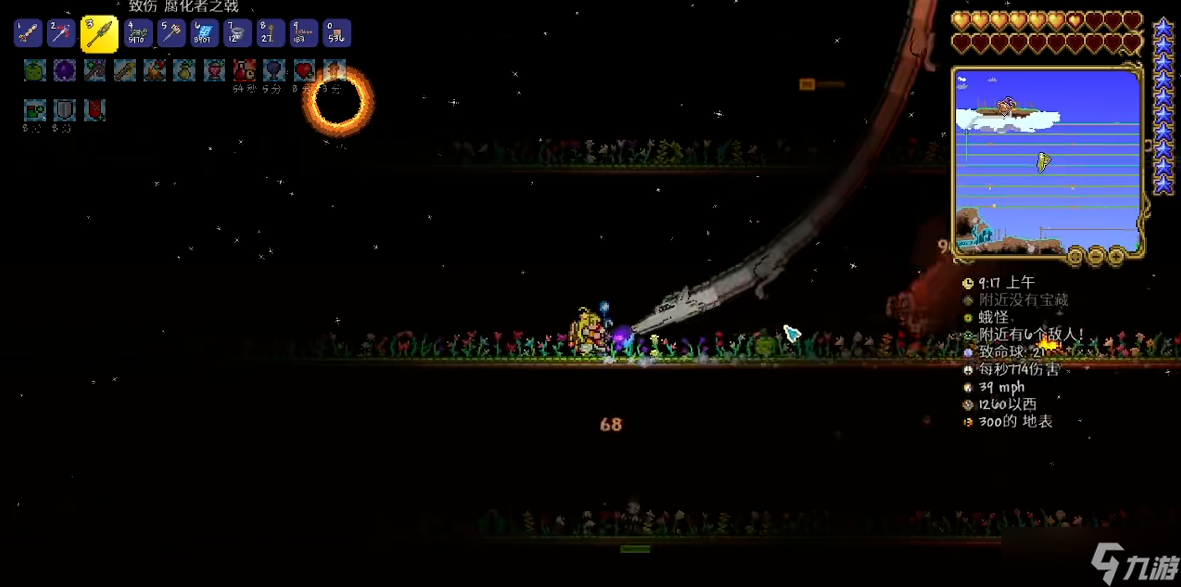1181x587 pixels.
Task: Choose the bucket item in hotbar slot 7
Action: (x=237, y=34)
